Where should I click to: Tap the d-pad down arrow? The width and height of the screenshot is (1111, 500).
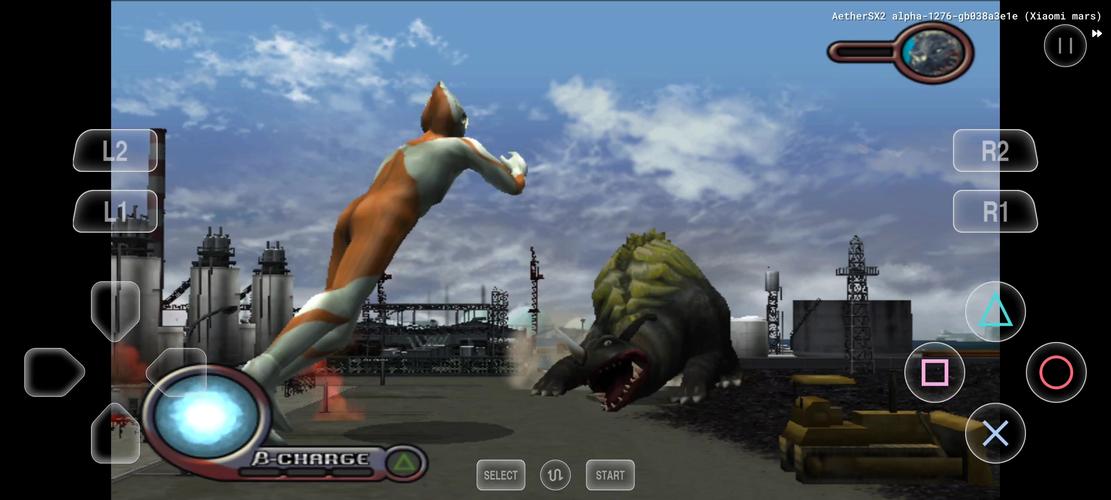pyautogui.click(x=115, y=433)
